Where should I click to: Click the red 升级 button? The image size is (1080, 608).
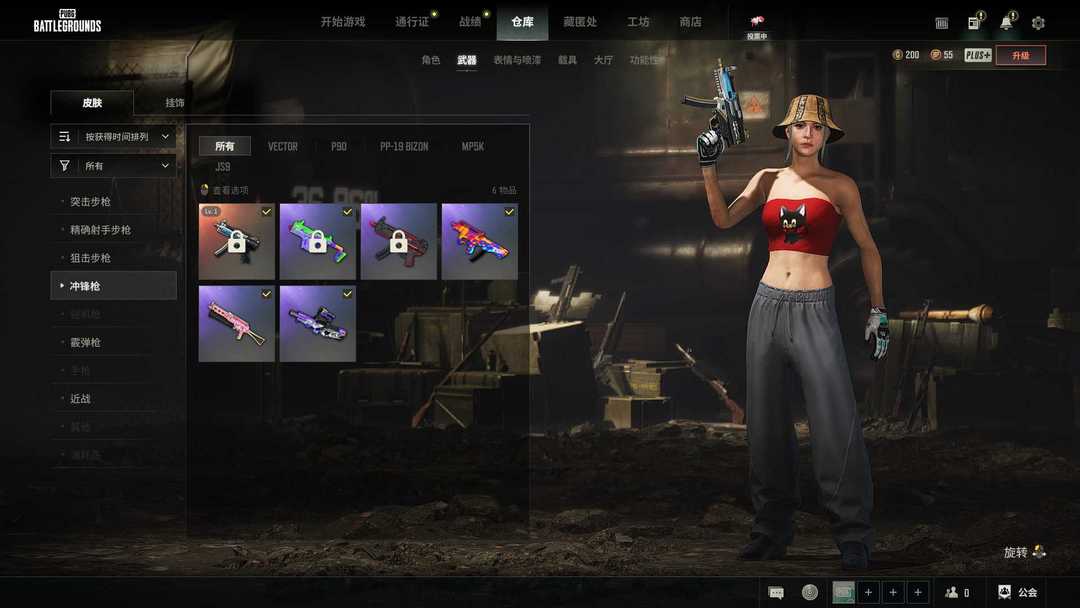point(1020,55)
